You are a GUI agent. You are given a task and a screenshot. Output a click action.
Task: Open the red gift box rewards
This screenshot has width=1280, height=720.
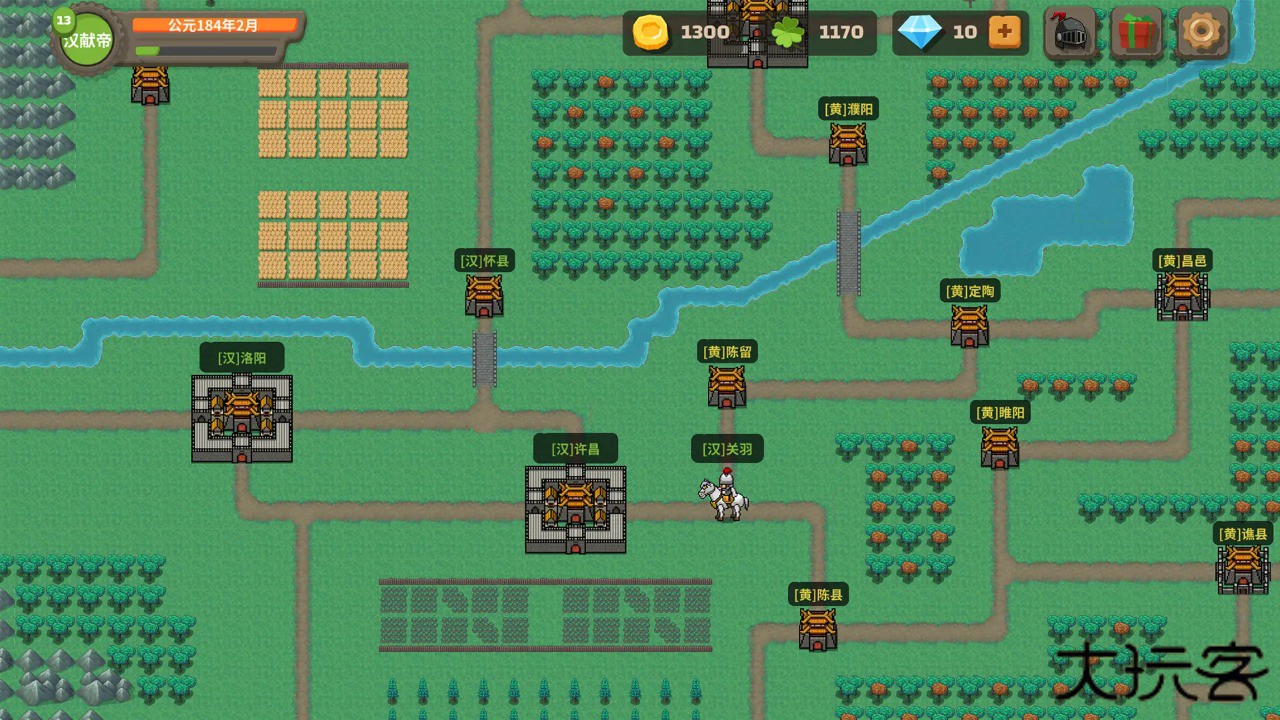(x=1137, y=32)
